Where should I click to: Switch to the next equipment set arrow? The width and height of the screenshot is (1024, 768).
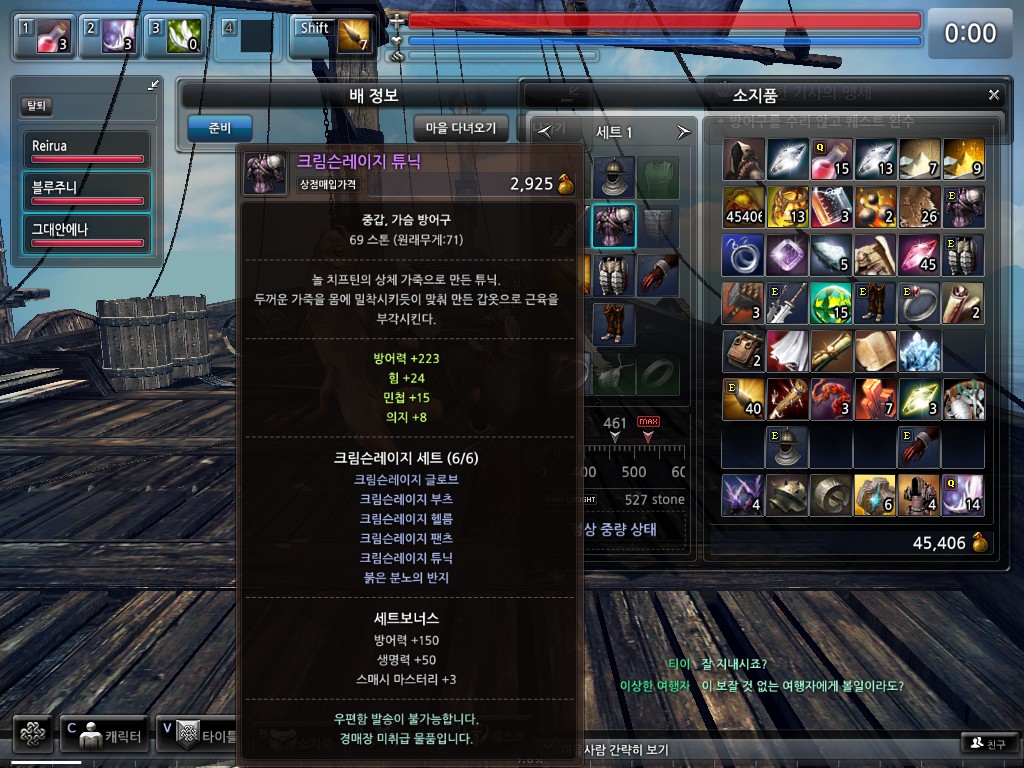coord(684,132)
